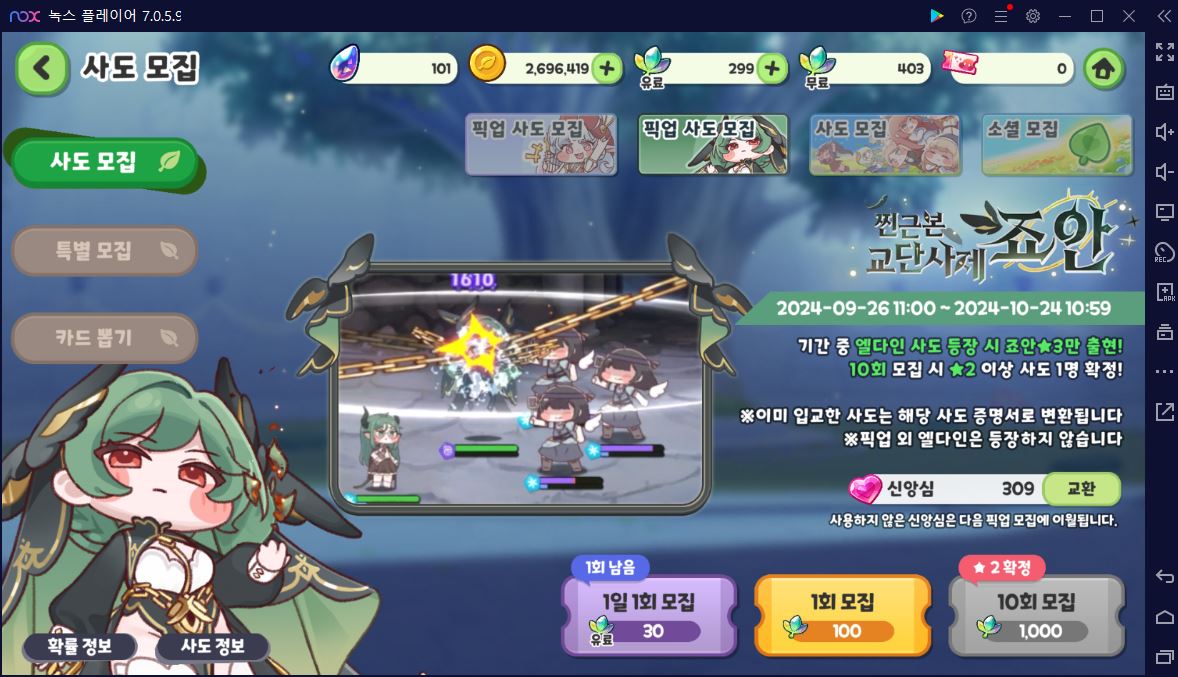Close the Nox player window
This screenshot has width=1178, height=677.
point(1129,16)
